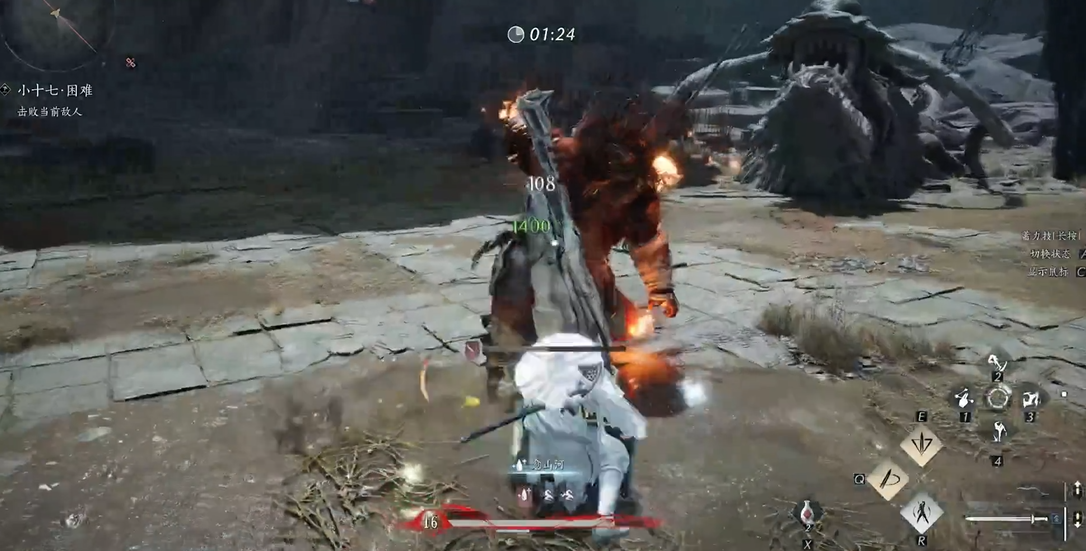
Task: Activate the E diamond skill with arrowhead emblem
Action: [x=920, y=446]
